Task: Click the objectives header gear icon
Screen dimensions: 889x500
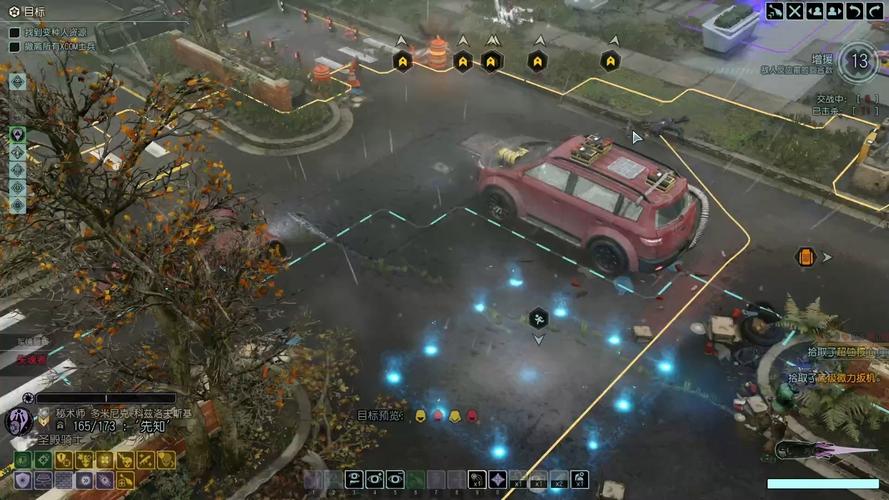Action: point(13,11)
